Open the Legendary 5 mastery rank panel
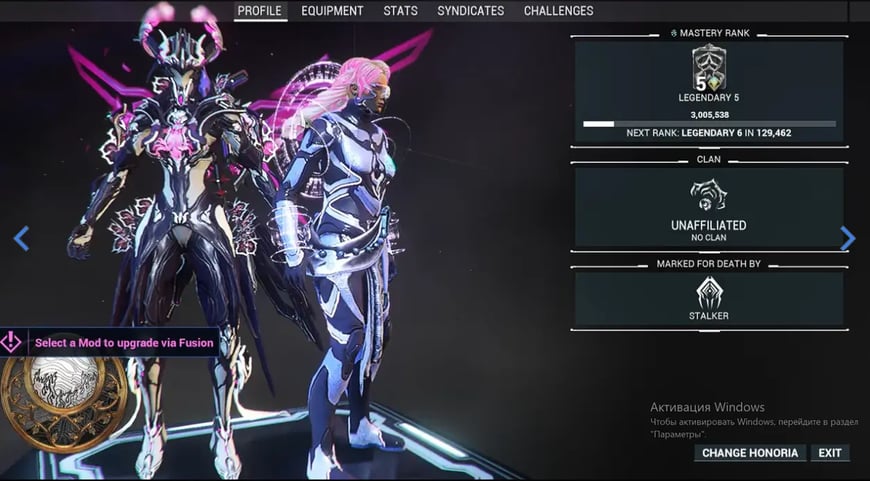This screenshot has height=481, width=870. coord(709,91)
